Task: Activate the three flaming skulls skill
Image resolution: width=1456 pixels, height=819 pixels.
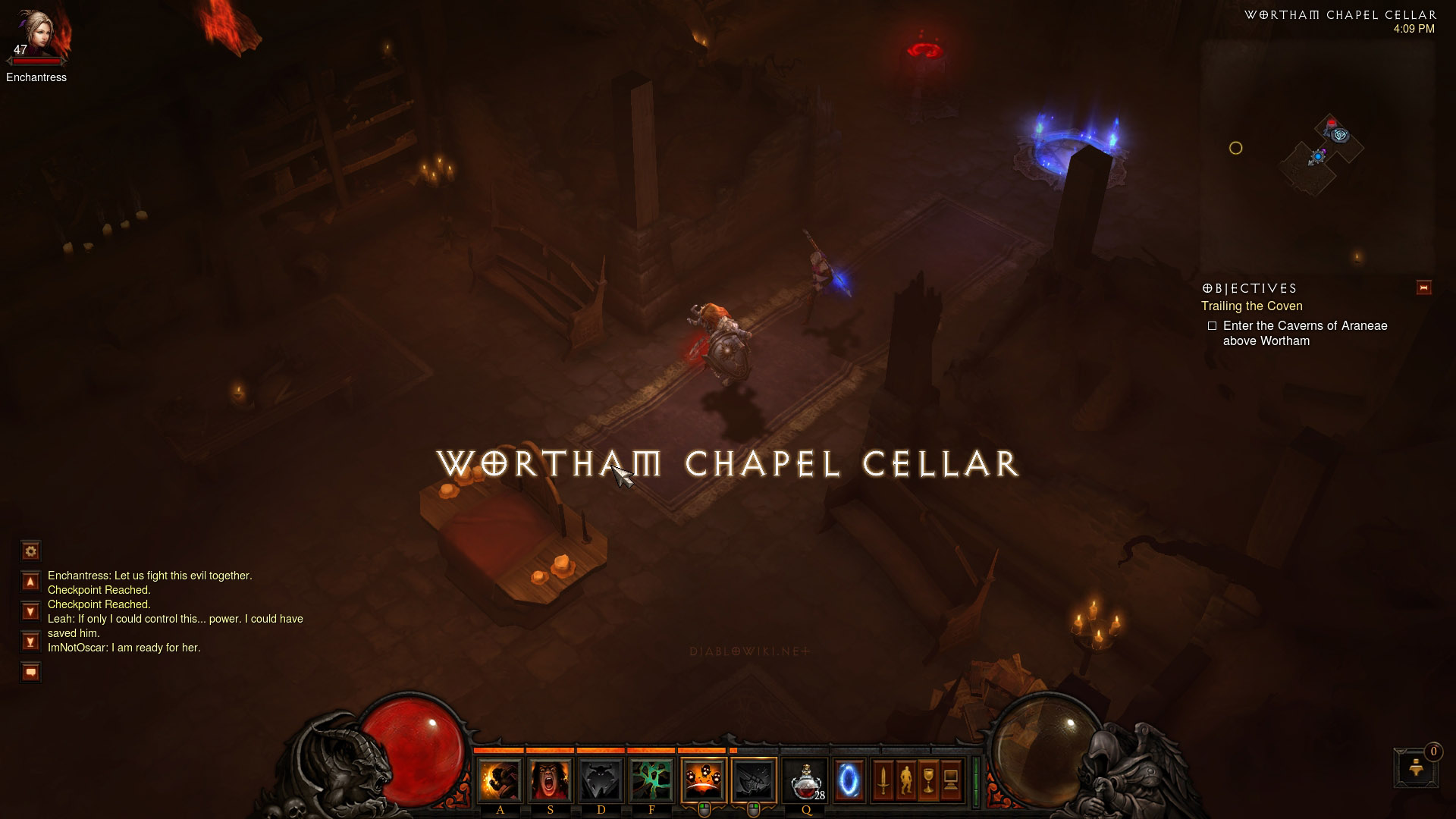Action: (x=703, y=780)
